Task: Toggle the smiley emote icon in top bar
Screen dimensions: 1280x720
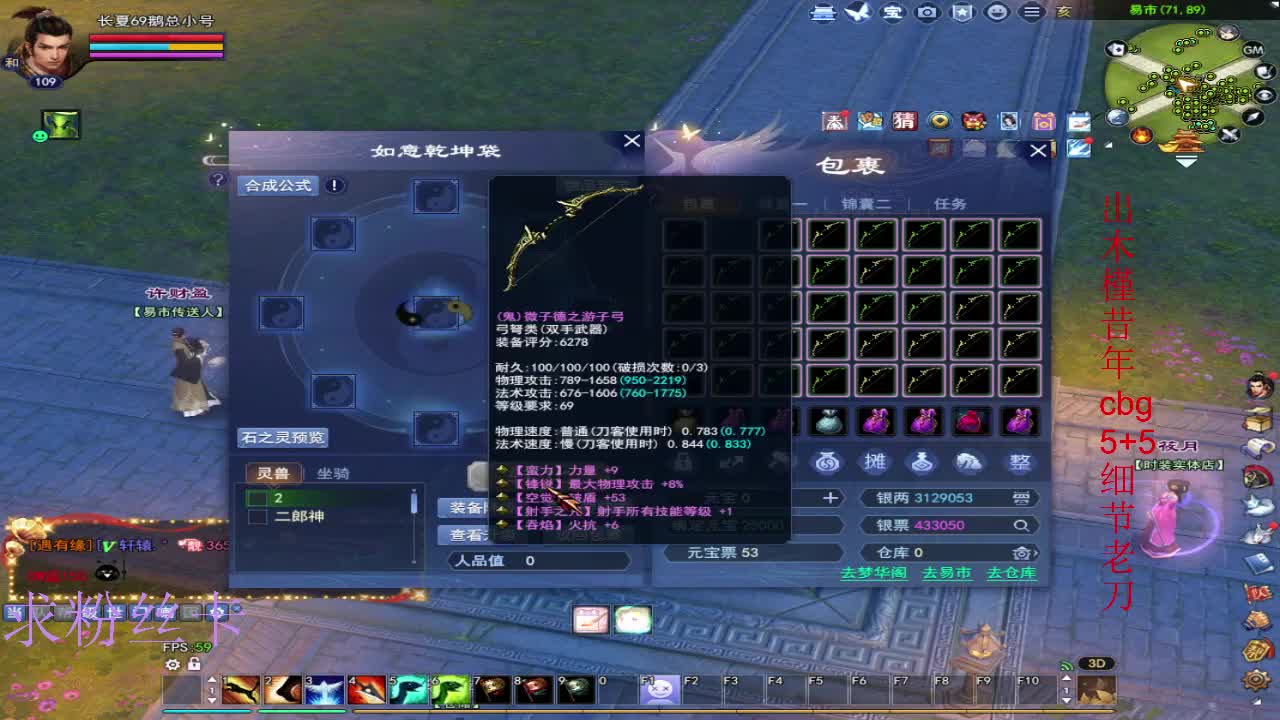Action: click(995, 14)
